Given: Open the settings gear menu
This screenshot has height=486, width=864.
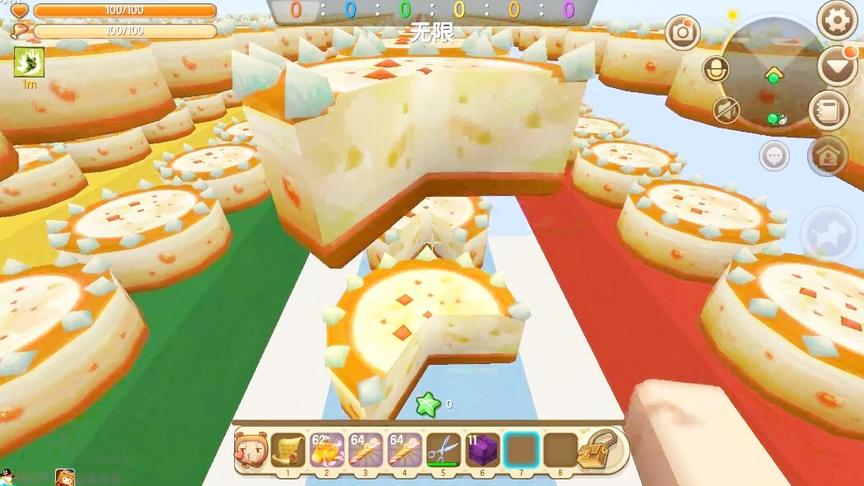Looking at the screenshot, I should point(838,19).
